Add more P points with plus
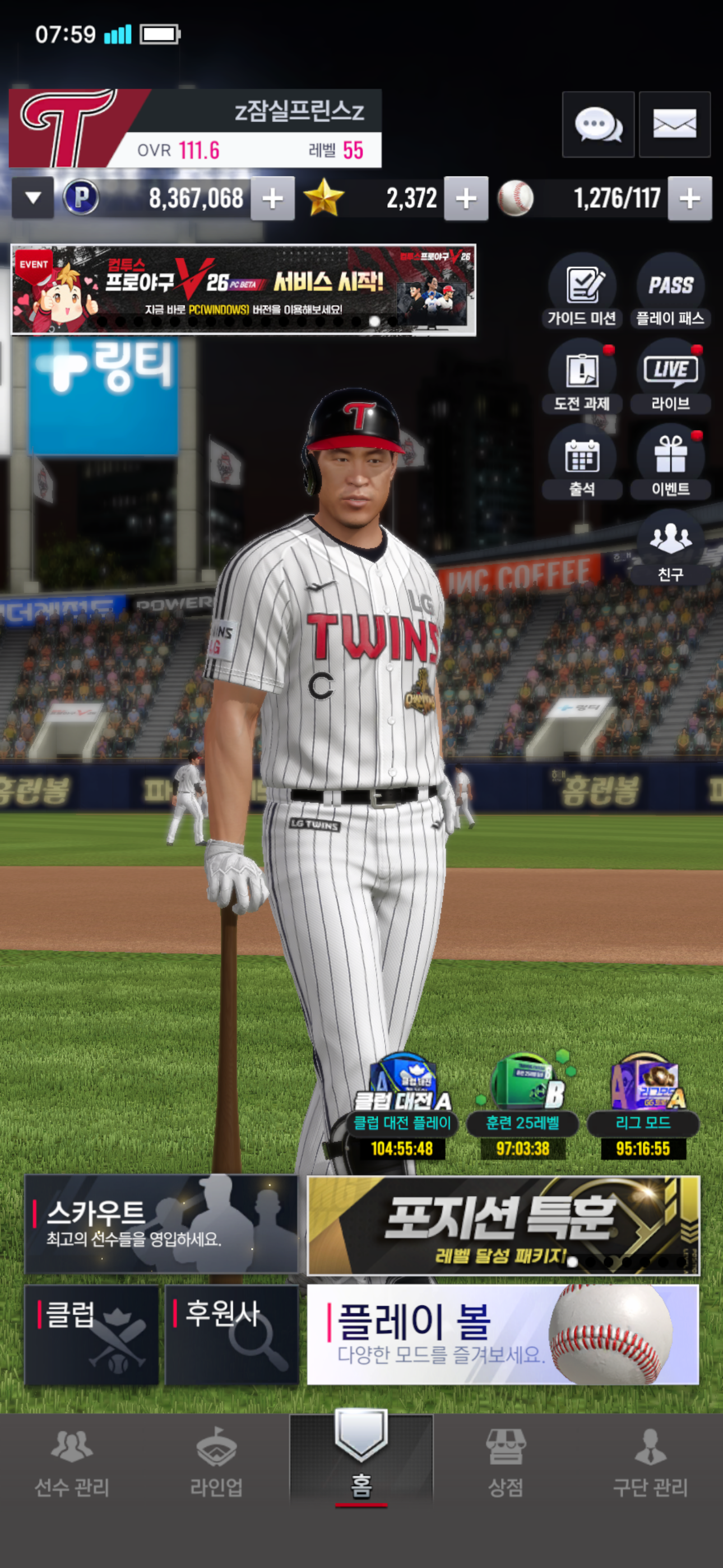This screenshot has height=1568, width=723. click(272, 199)
